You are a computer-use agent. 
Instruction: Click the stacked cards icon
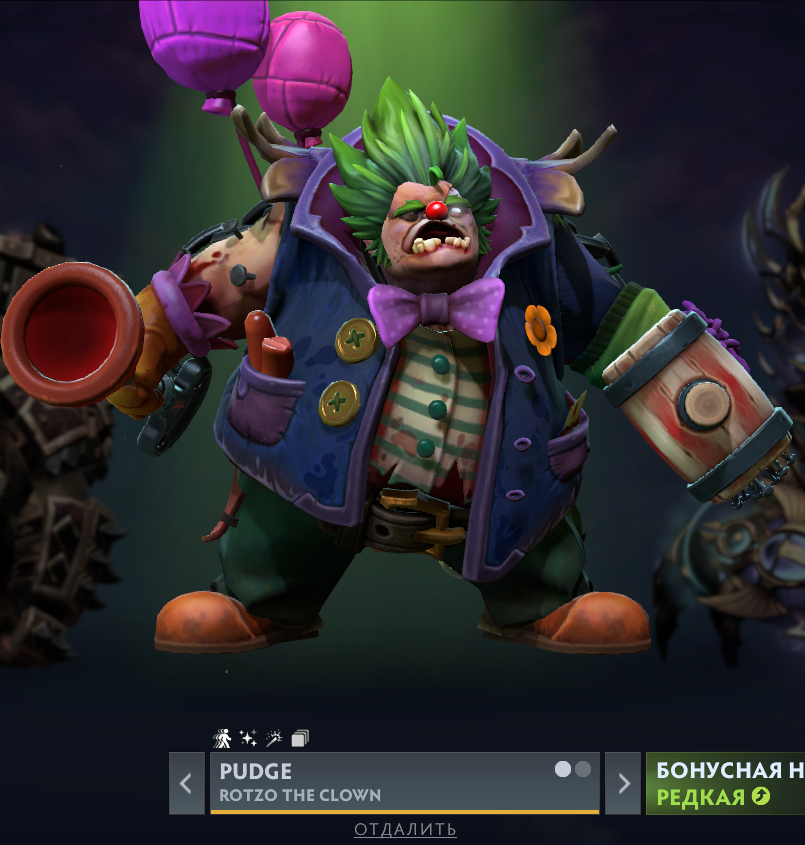(300, 739)
